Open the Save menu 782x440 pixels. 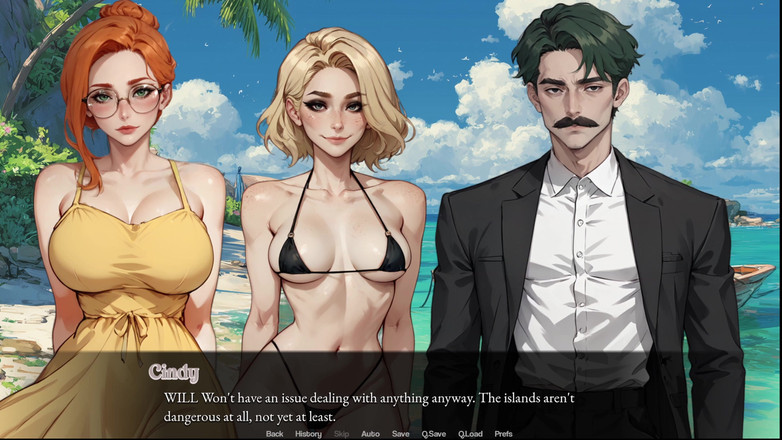point(400,434)
